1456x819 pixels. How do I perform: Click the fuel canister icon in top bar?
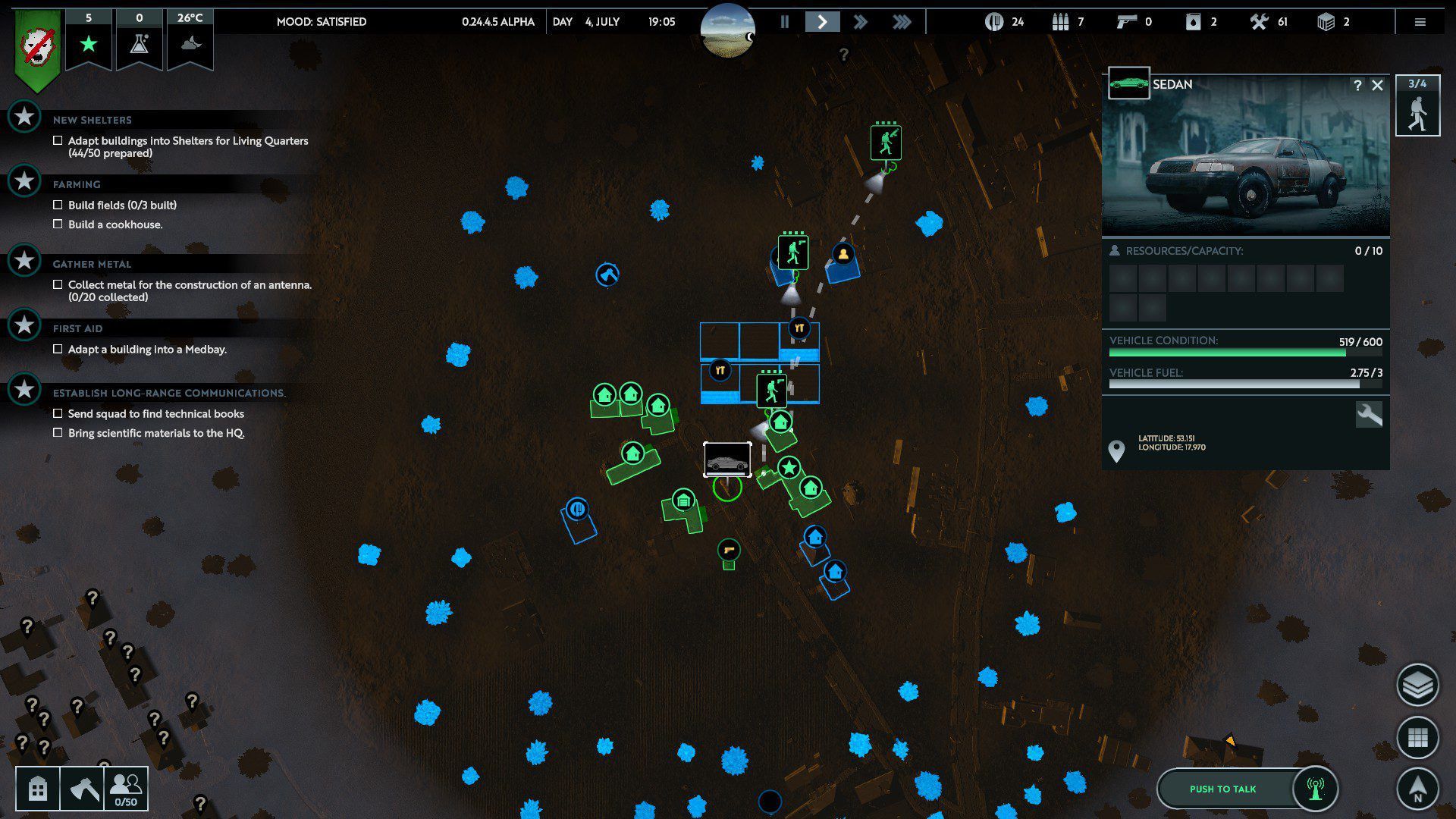(1192, 21)
